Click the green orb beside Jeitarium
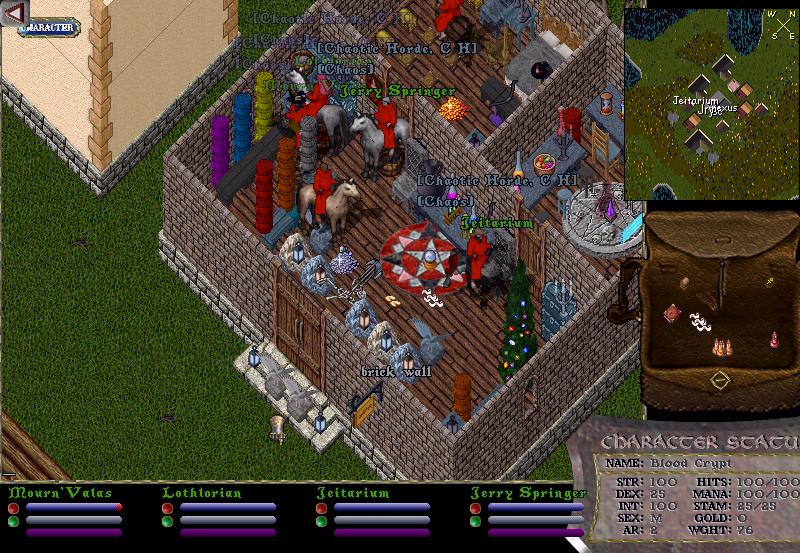Screen dimensions: 800x553 (x=320, y=520)
